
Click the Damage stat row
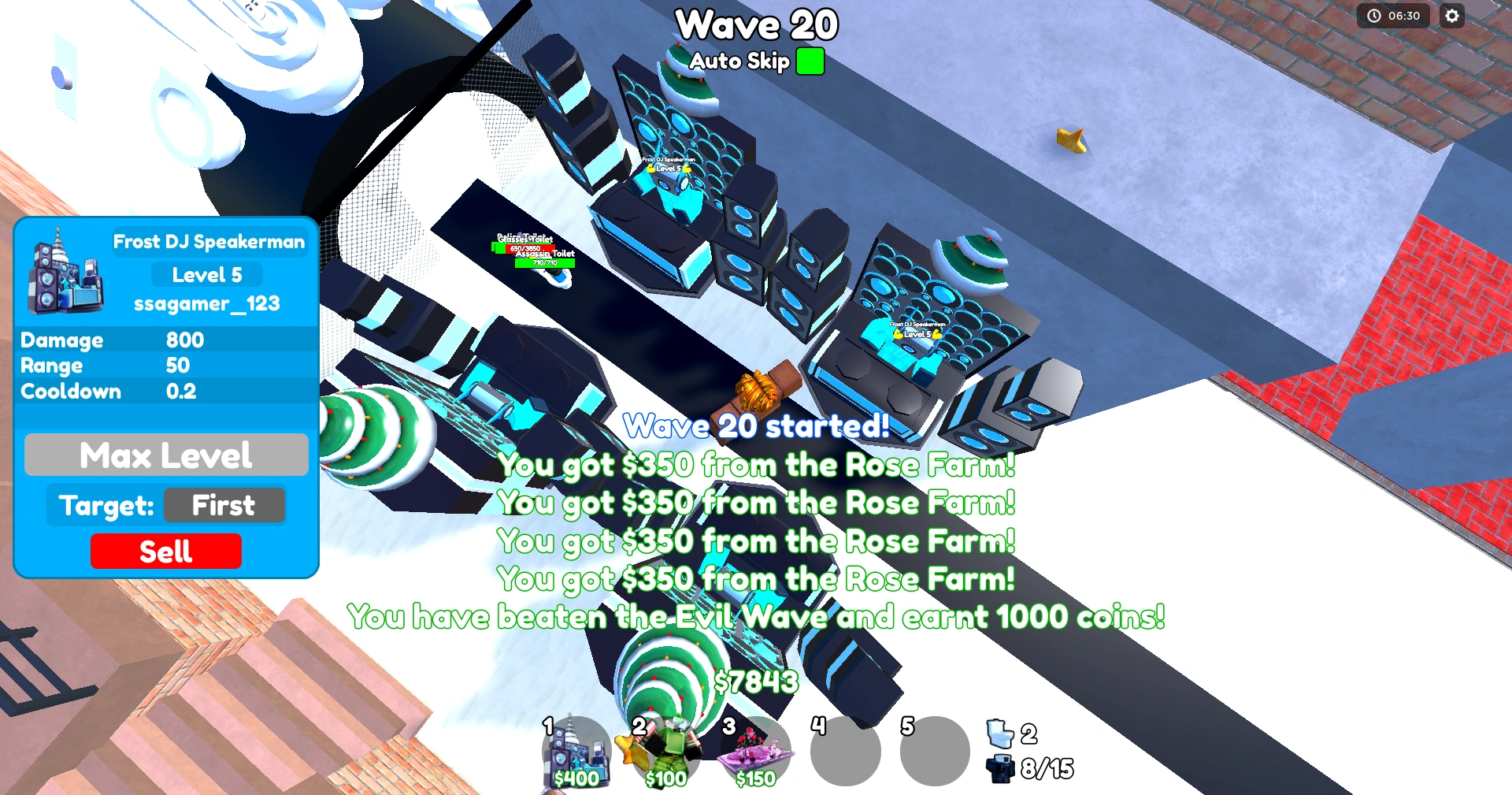(x=110, y=340)
